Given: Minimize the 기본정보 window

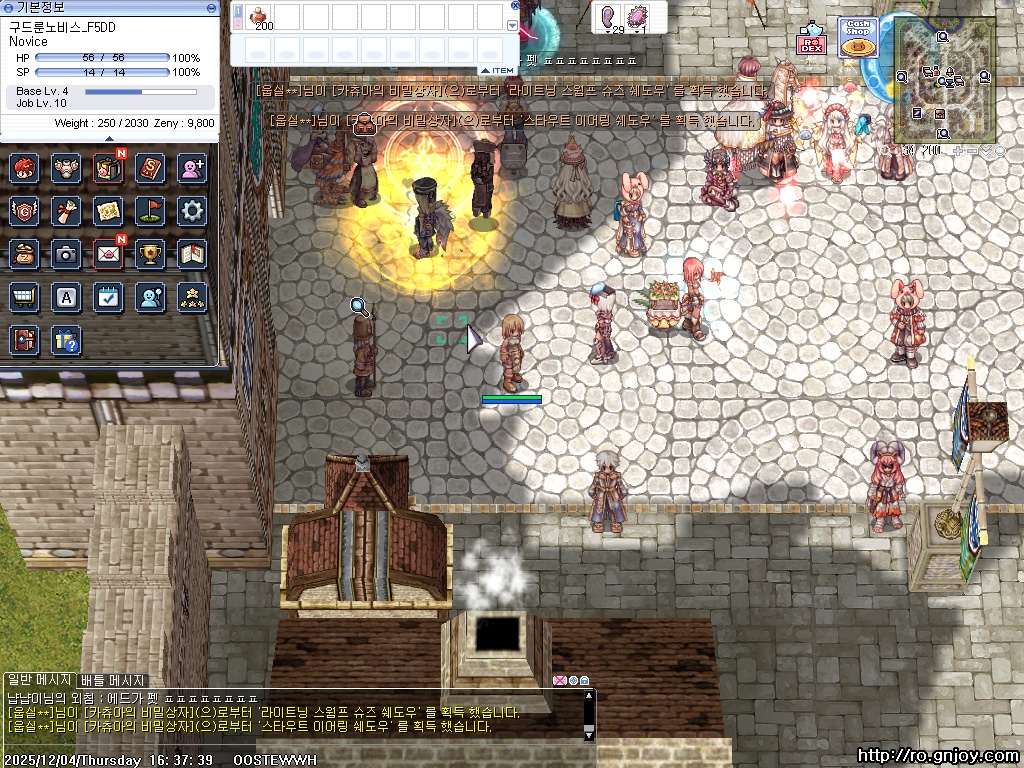Looking at the screenshot, I should coord(211,7).
